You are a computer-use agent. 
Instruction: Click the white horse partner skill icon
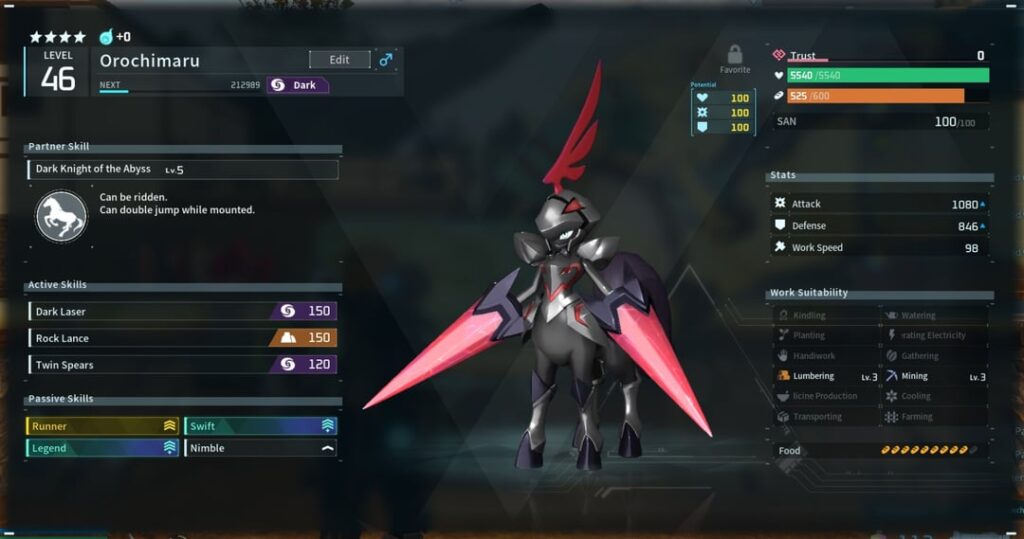[x=61, y=217]
